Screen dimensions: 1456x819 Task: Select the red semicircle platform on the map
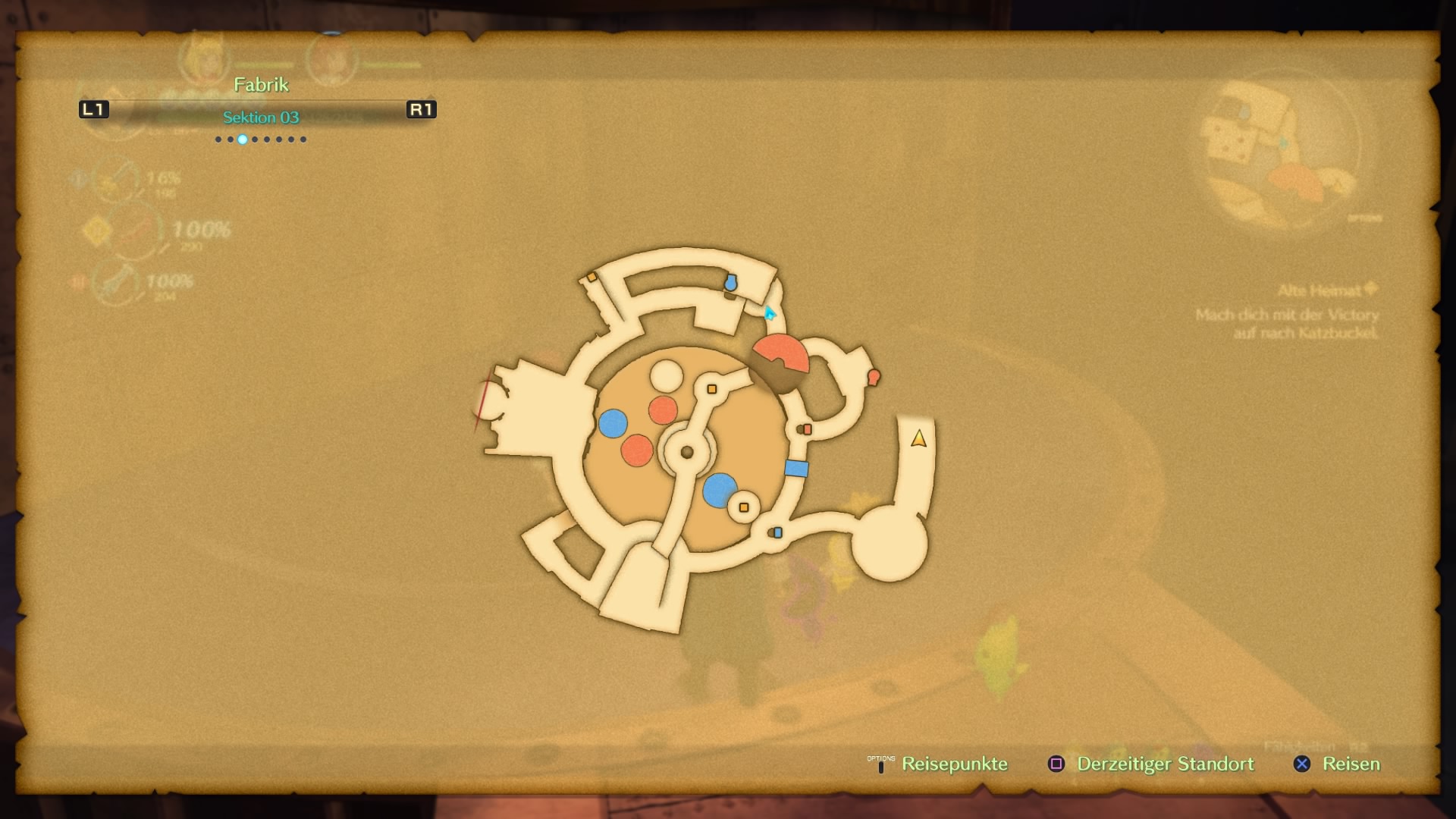click(x=779, y=352)
